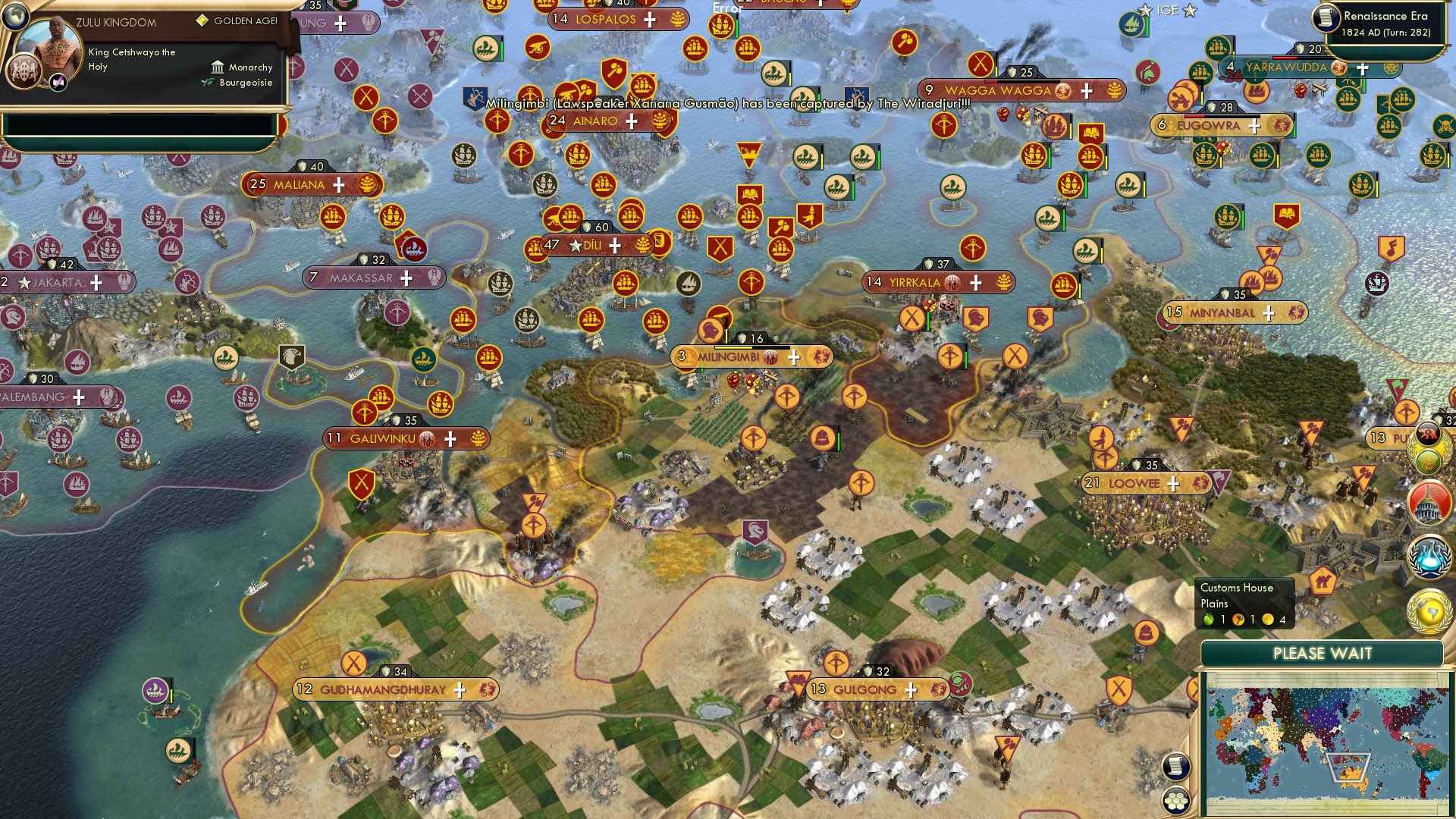1456x819 pixels.
Task: Expand the Maliana city banner plus control
Action: 339,184
